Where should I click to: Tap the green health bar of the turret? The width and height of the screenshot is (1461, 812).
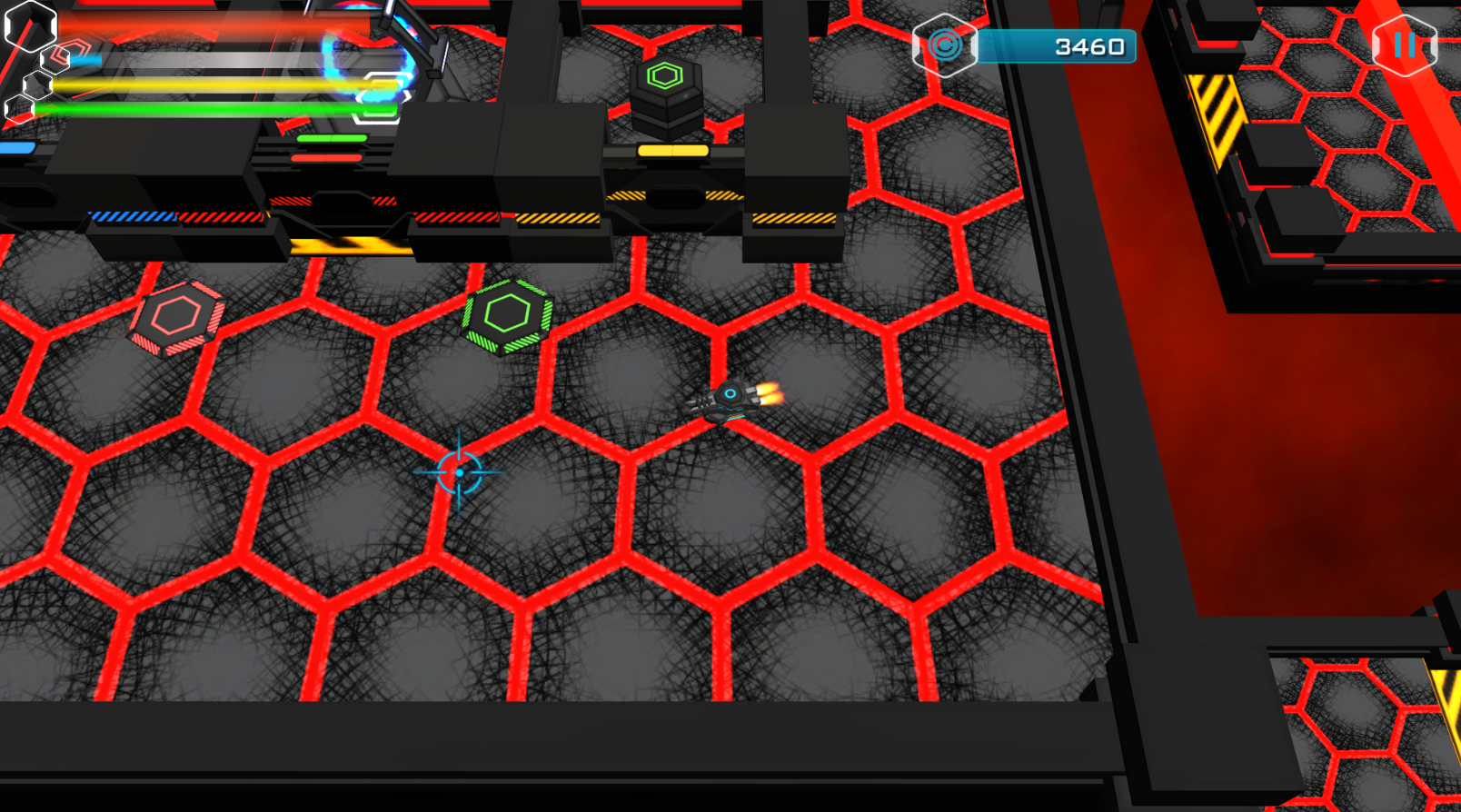coord(333,138)
